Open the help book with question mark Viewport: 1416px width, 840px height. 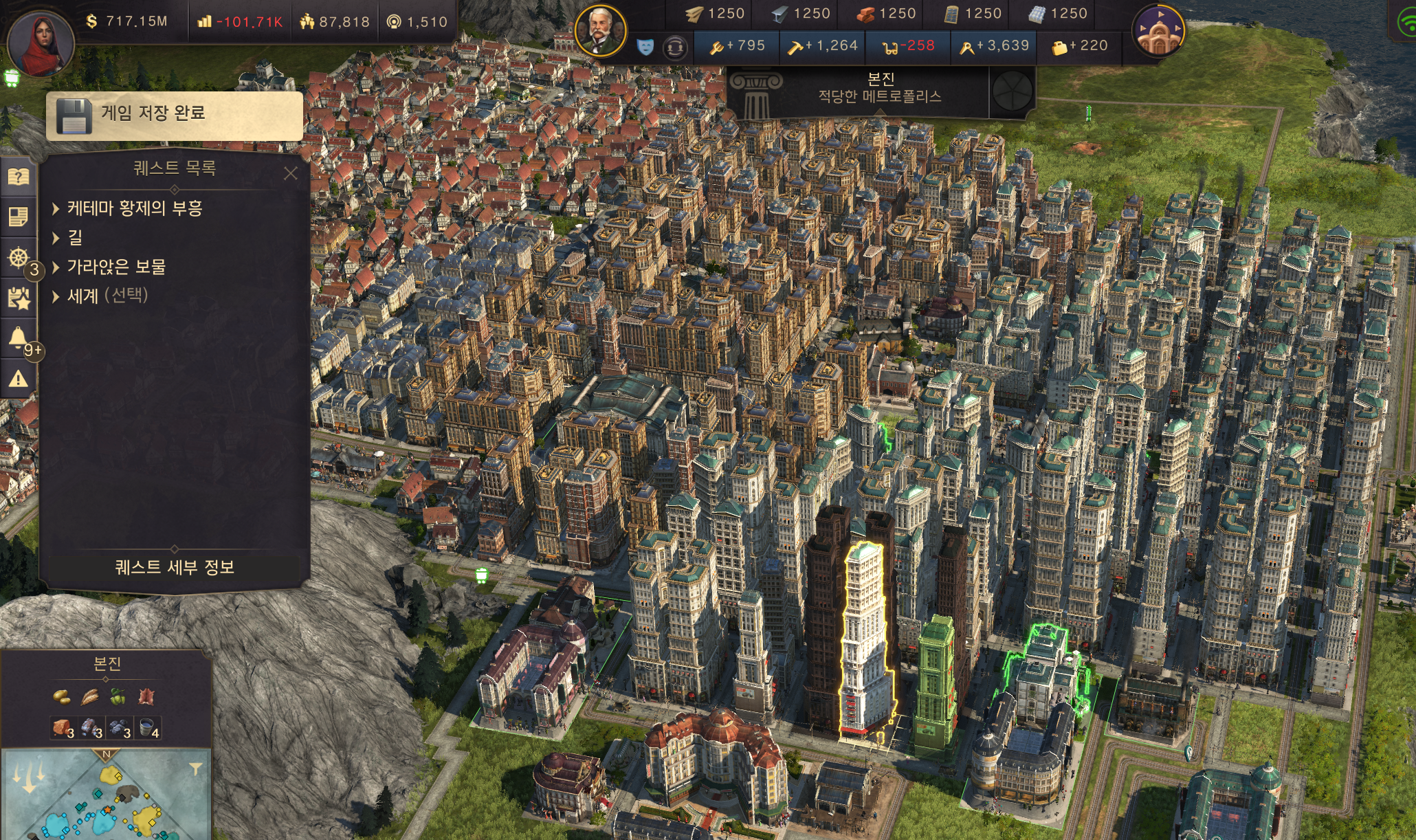click(19, 177)
